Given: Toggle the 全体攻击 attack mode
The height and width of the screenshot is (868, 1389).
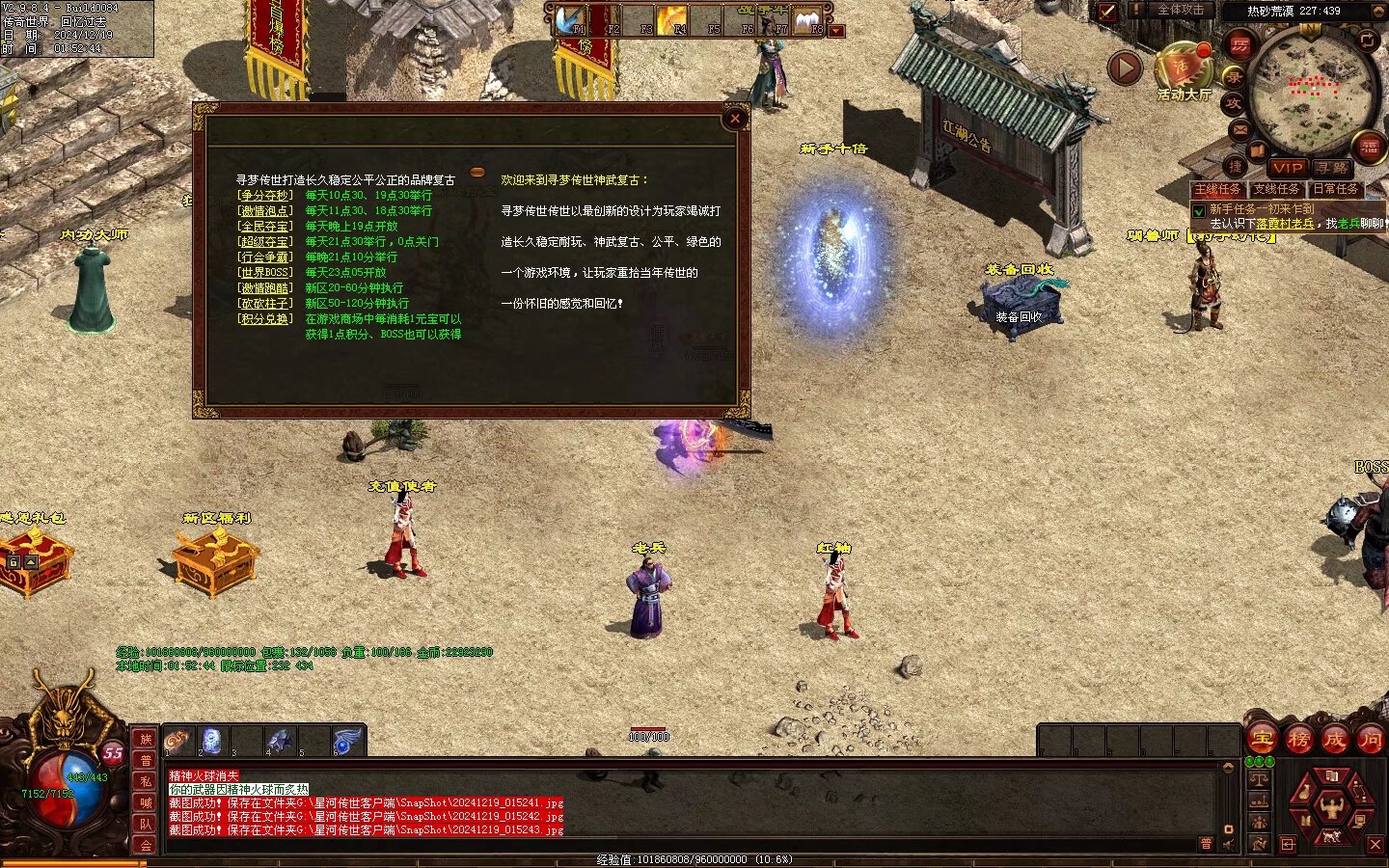Looking at the screenshot, I should (x=1180, y=11).
